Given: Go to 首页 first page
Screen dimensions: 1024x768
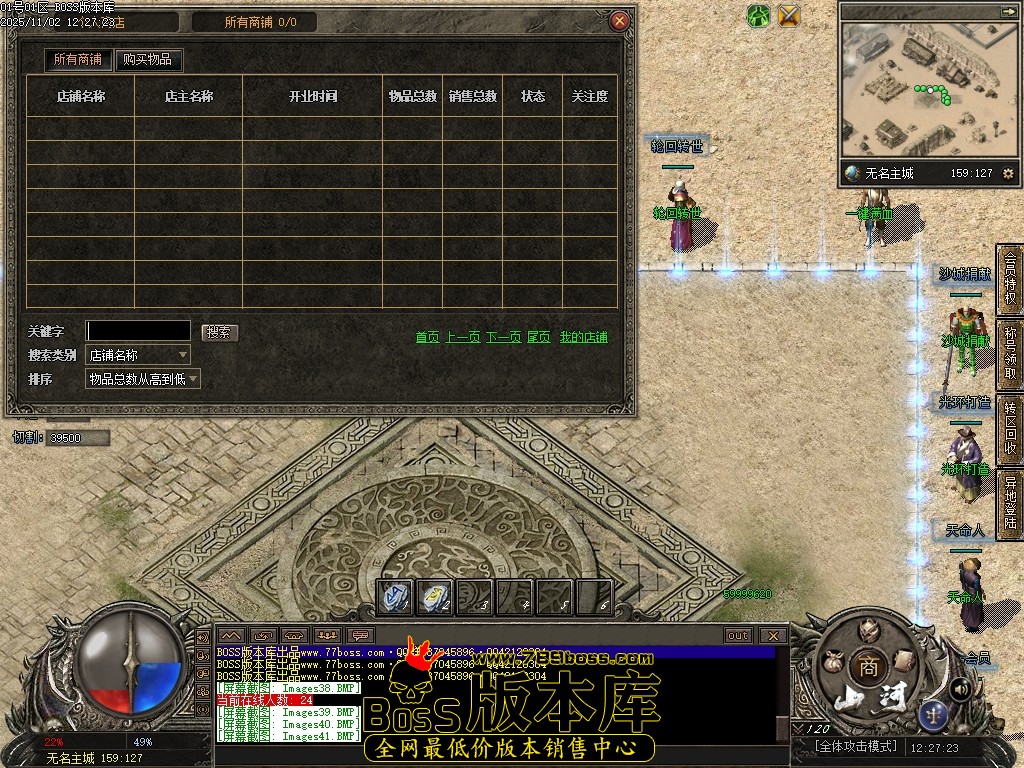Looking at the screenshot, I should (x=427, y=338).
